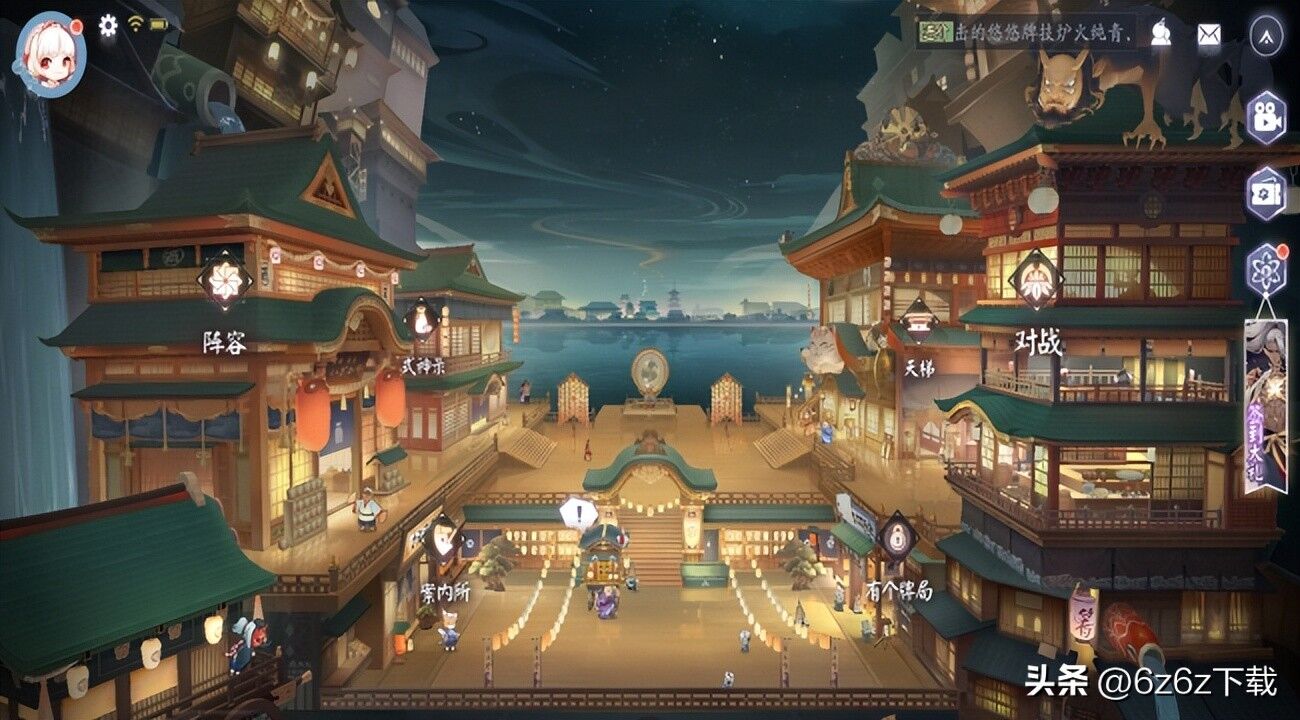Expand the exclamation mark bubble above the cart
Viewport: 1300px width, 720px height.
tap(578, 512)
